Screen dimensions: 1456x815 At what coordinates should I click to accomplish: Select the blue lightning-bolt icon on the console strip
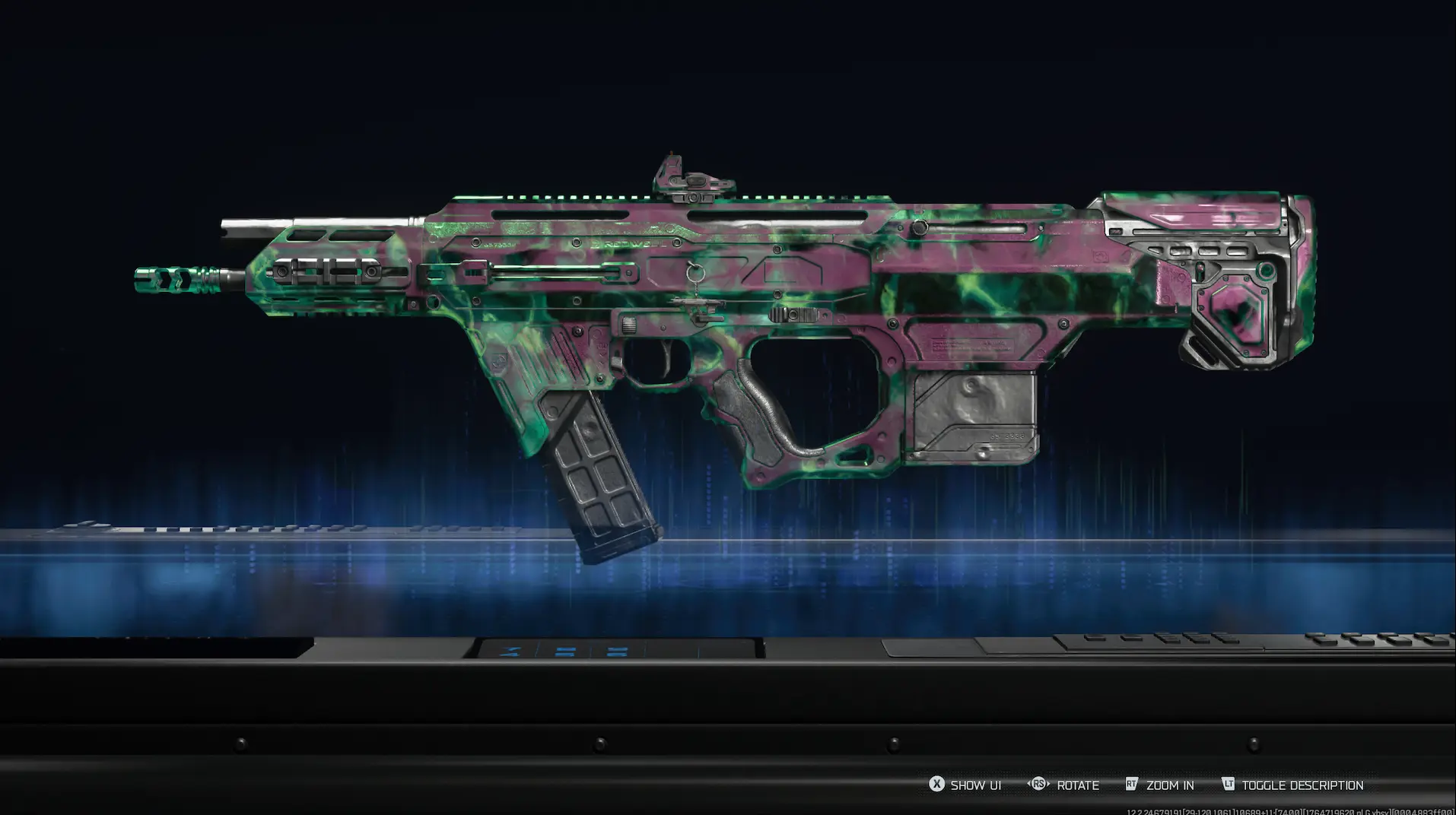tap(510, 650)
